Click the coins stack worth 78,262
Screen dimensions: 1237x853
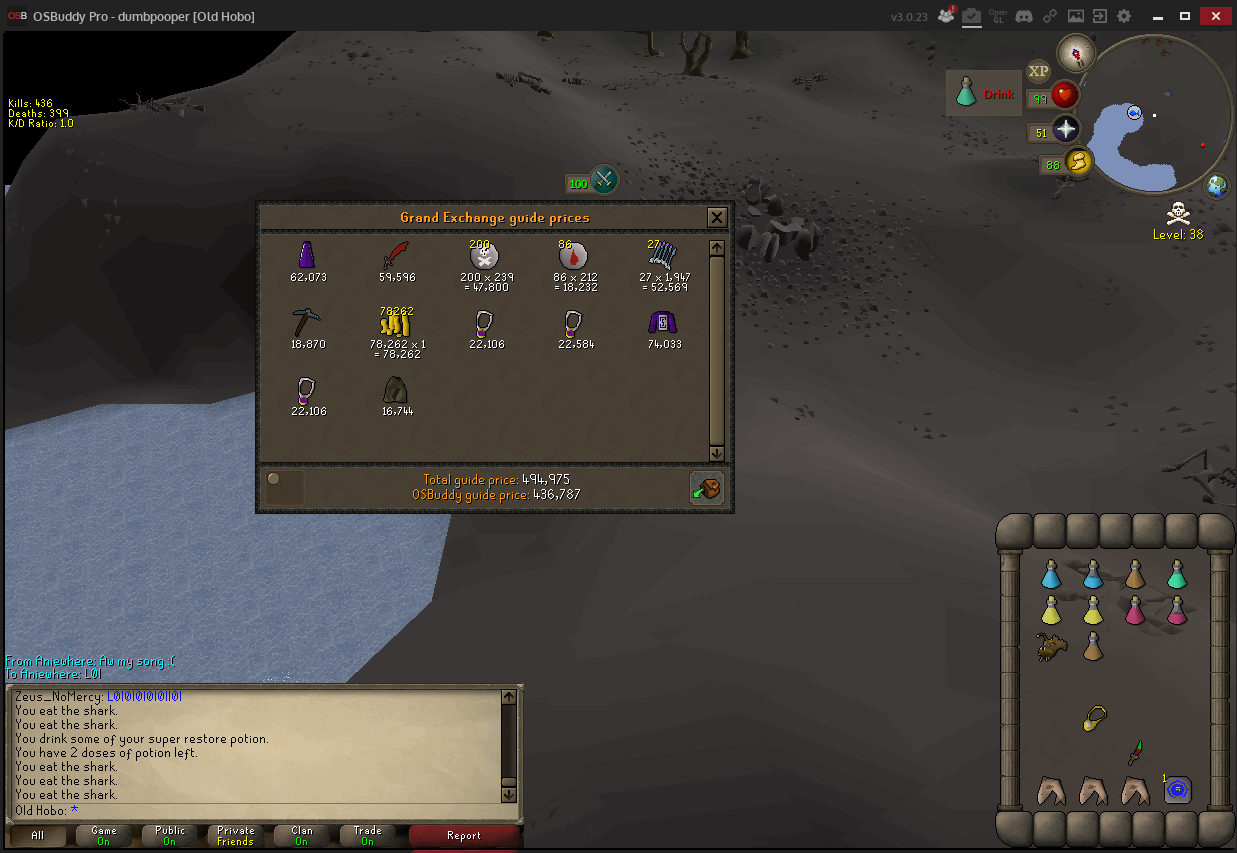click(396, 323)
